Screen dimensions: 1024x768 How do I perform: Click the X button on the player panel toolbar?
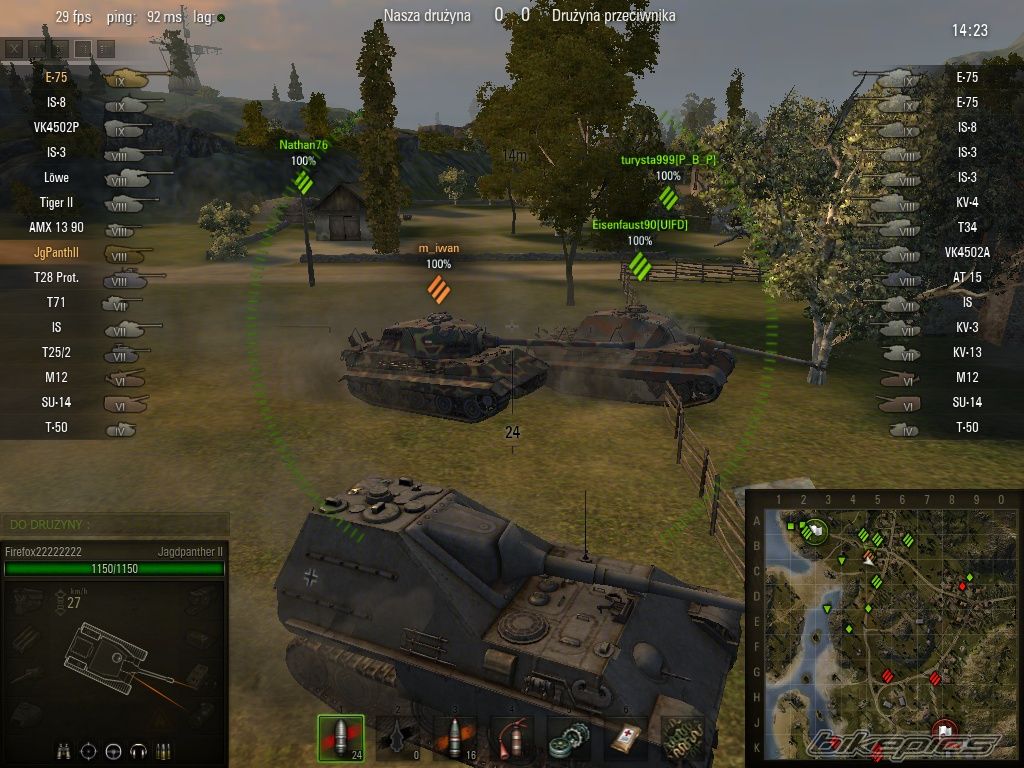point(14,48)
